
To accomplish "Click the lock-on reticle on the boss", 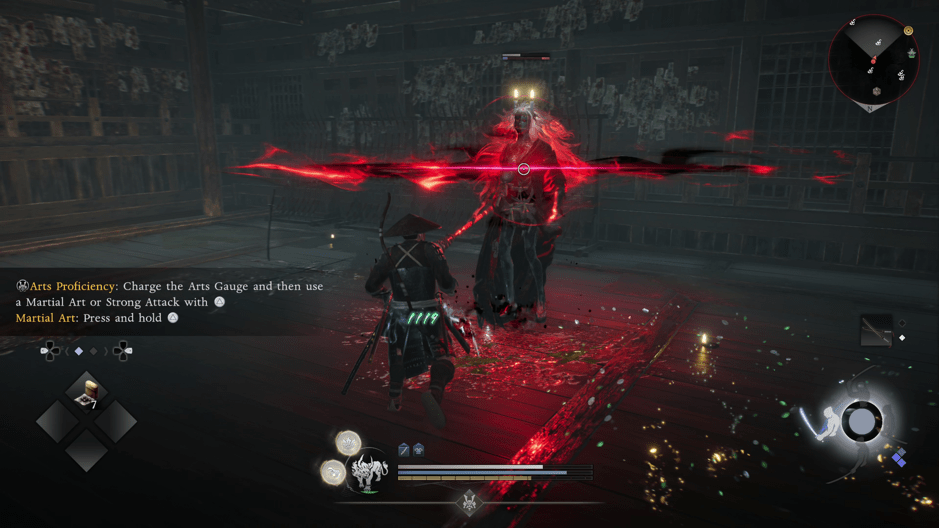I will pos(523,169).
